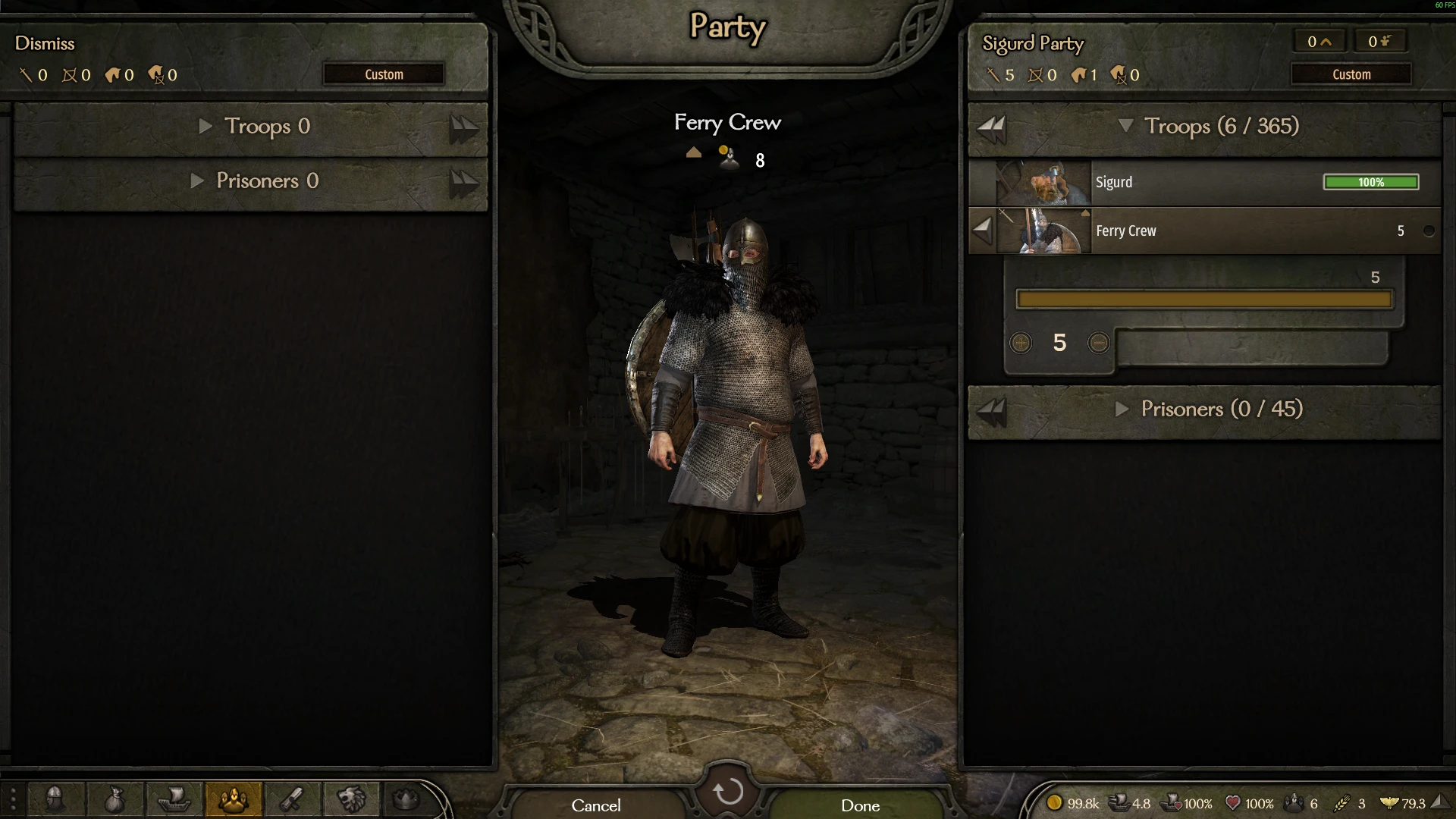Click the recruit counter badge top right

[1379, 41]
